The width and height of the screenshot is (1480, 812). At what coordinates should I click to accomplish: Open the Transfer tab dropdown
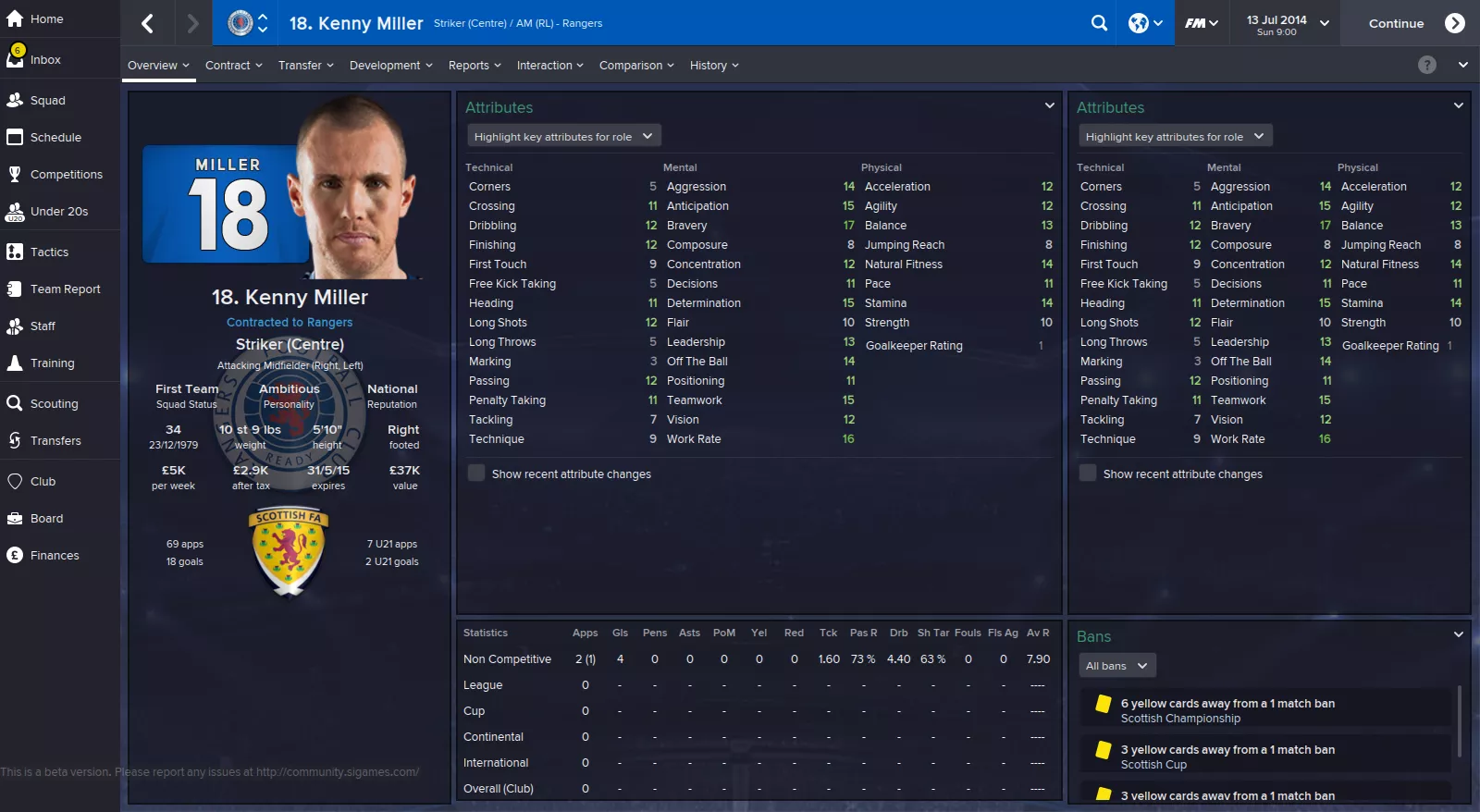(x=305, y=66)
